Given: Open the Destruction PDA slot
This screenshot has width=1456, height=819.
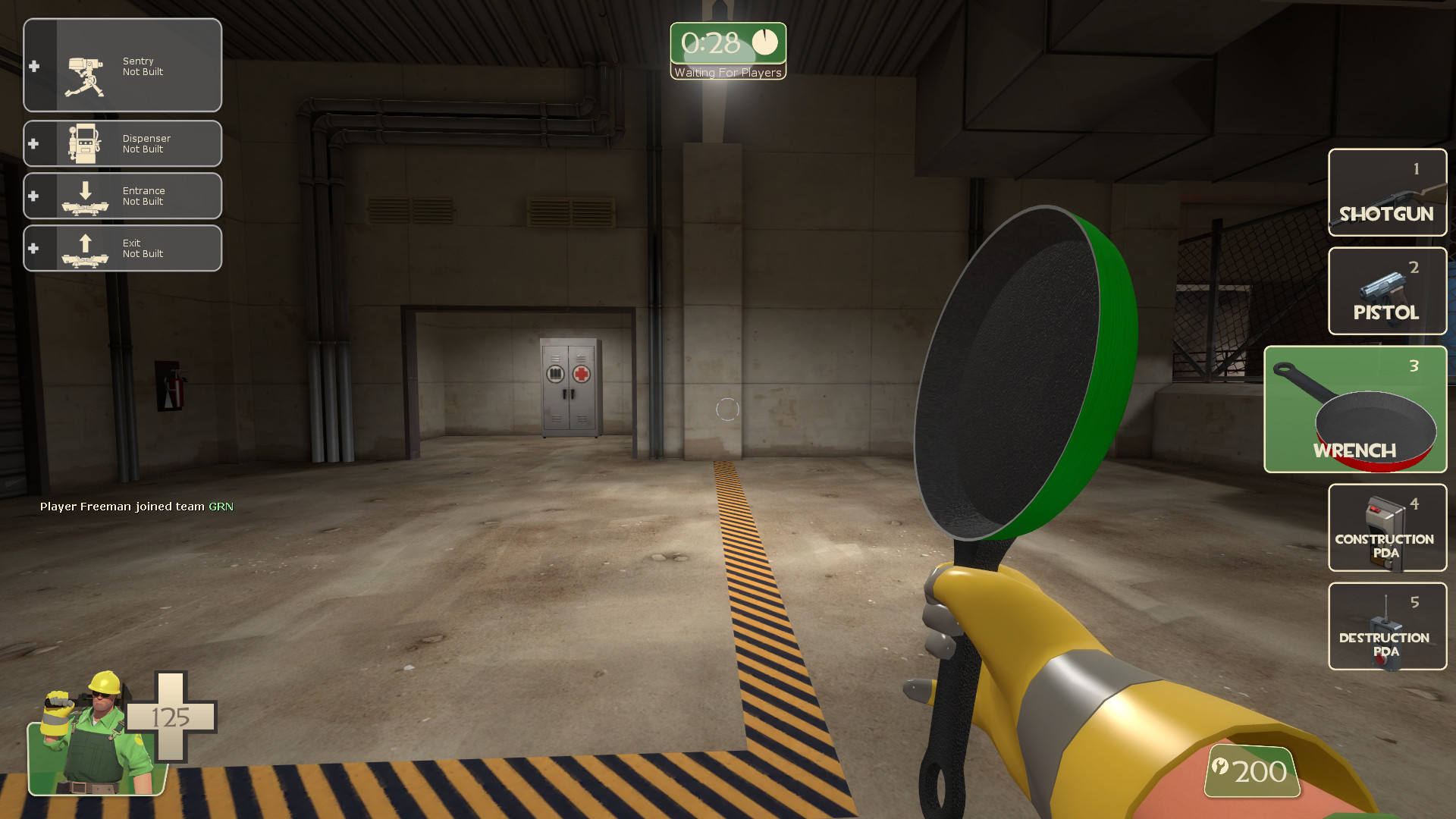Looking at the screenshot, I should click(1386, 626).
